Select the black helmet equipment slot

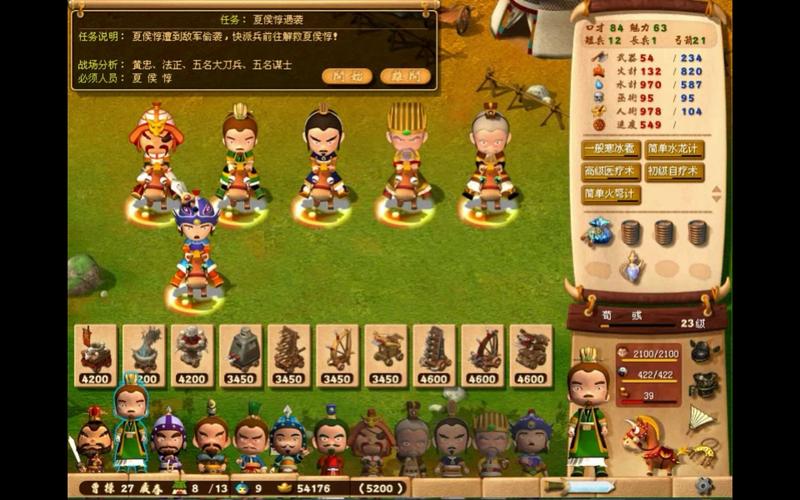click(x=703, y=351)
